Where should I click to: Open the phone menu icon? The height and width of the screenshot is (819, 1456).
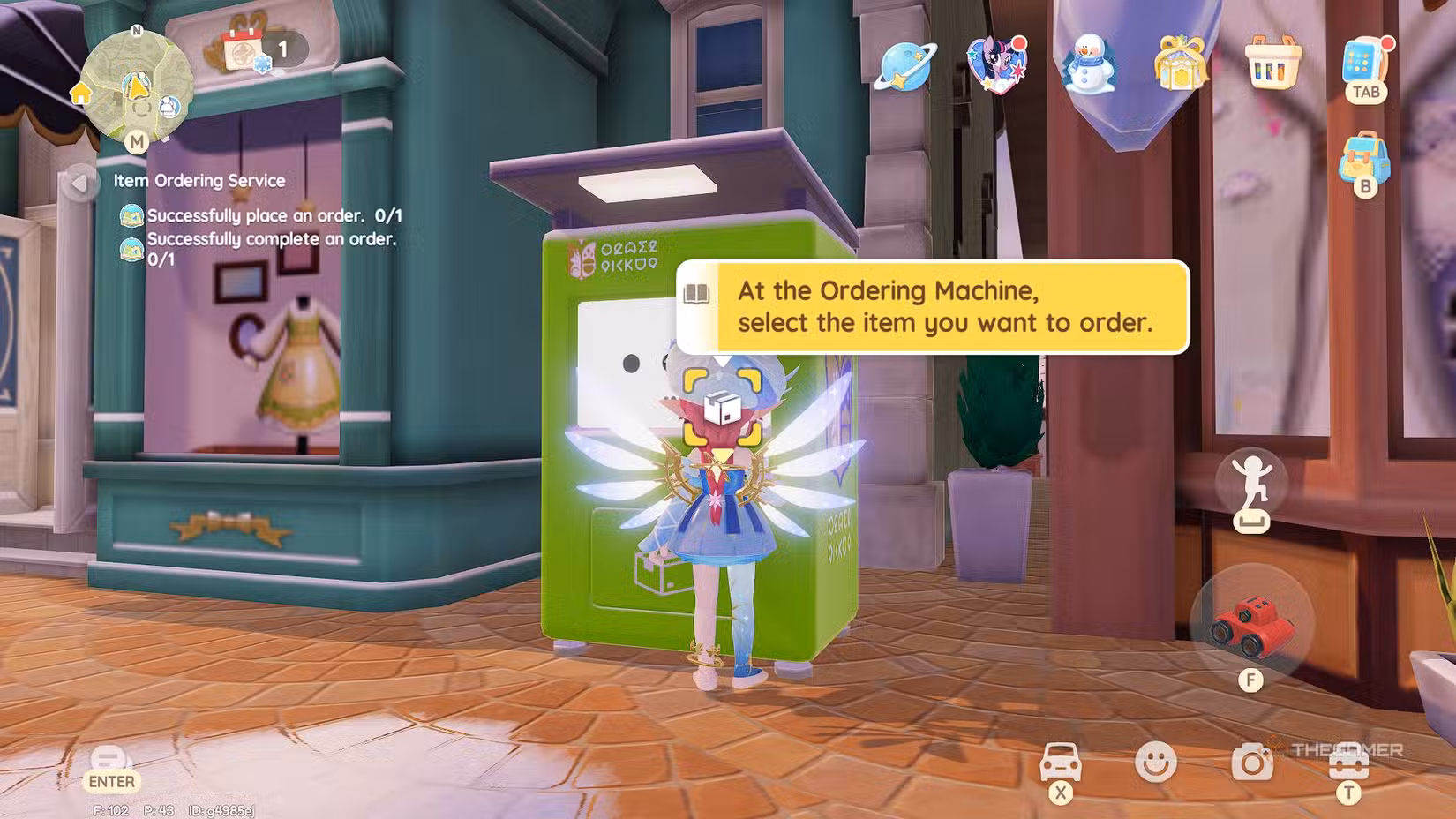(1364, 60)
